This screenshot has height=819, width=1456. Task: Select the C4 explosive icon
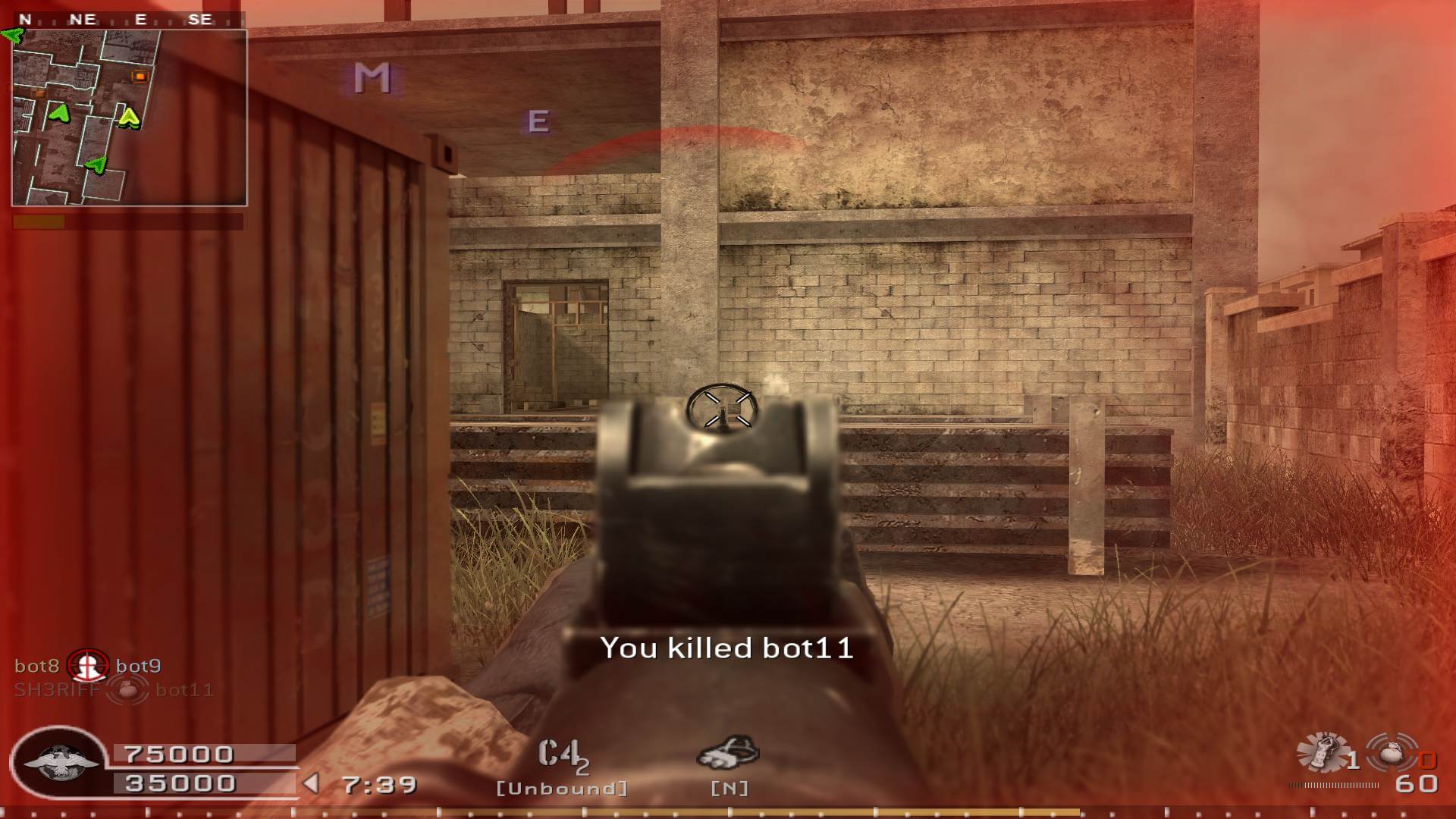click(x=561, y=756)
